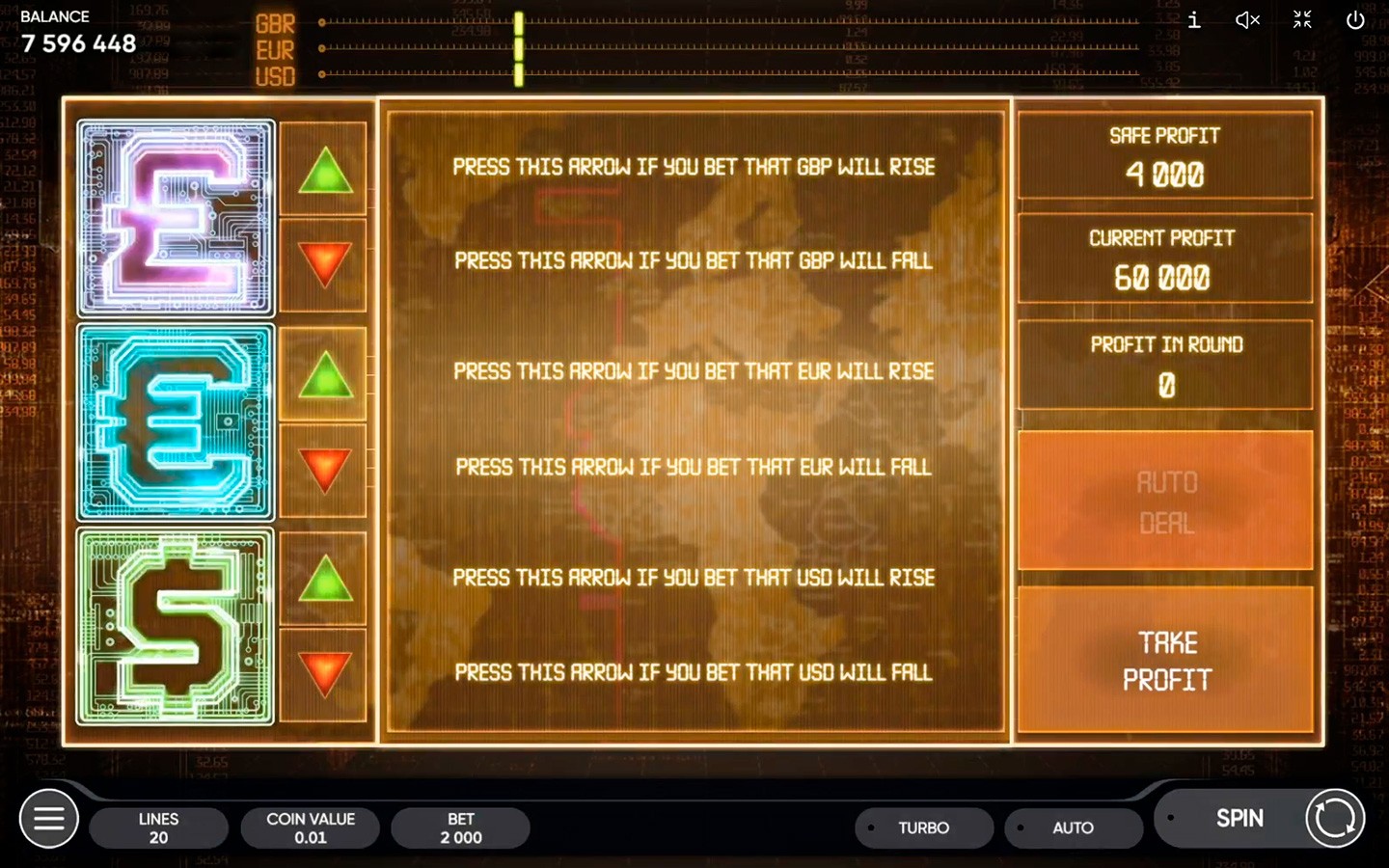The width and height of the screenshot is (1389, 868).
Task: Toggle the muted sound icon
Action: pos(1247,20)
